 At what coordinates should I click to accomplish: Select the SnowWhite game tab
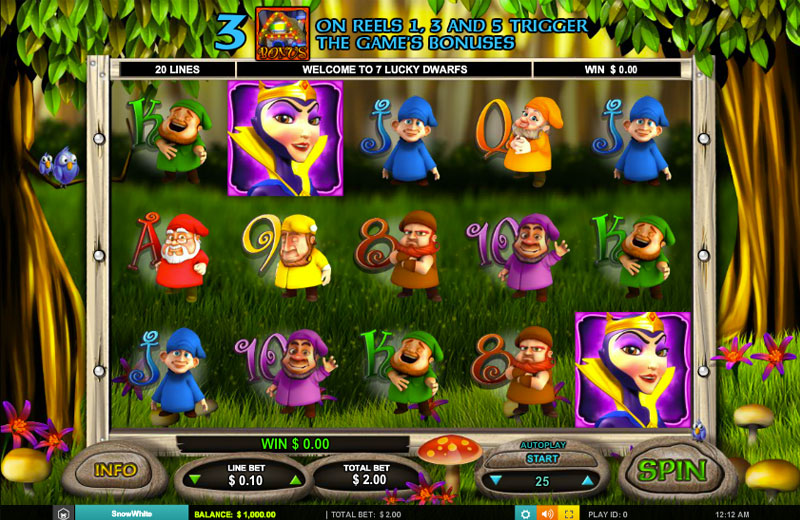pyautogui.click(x=132, y=513)
